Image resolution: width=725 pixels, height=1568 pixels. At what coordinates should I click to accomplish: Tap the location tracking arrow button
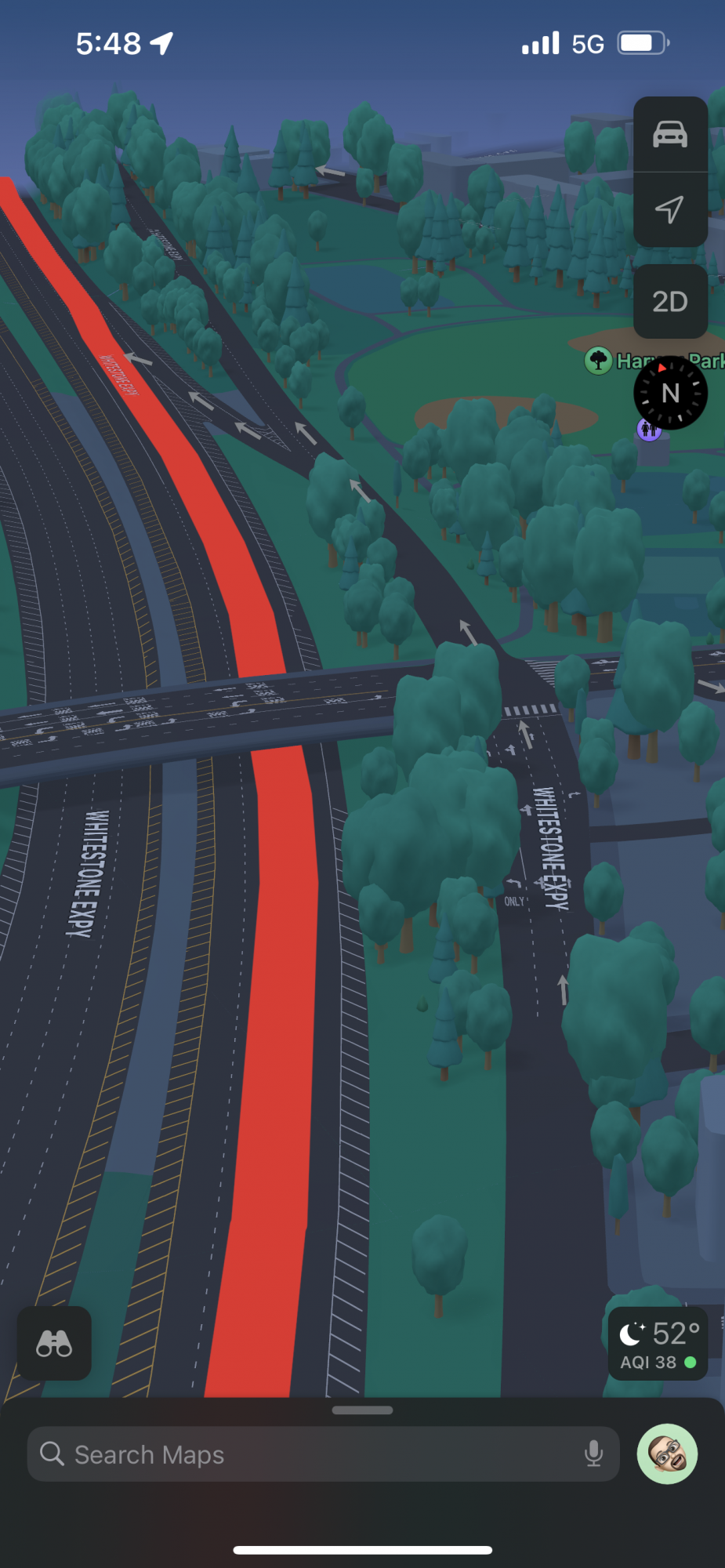pyautogui.click(x=670, y=209)
